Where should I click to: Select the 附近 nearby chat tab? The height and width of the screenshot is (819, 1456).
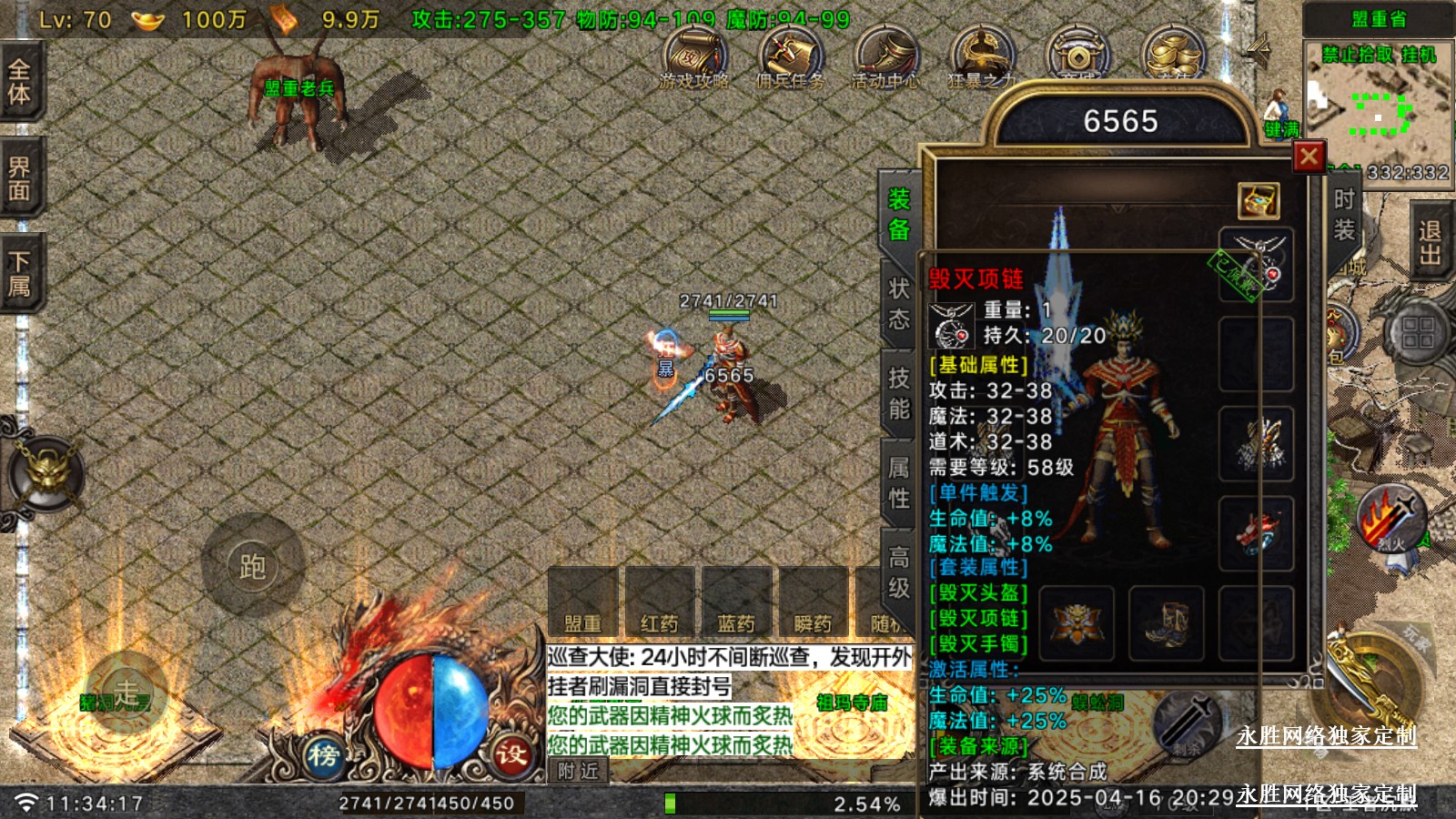[x=579, y=771]
